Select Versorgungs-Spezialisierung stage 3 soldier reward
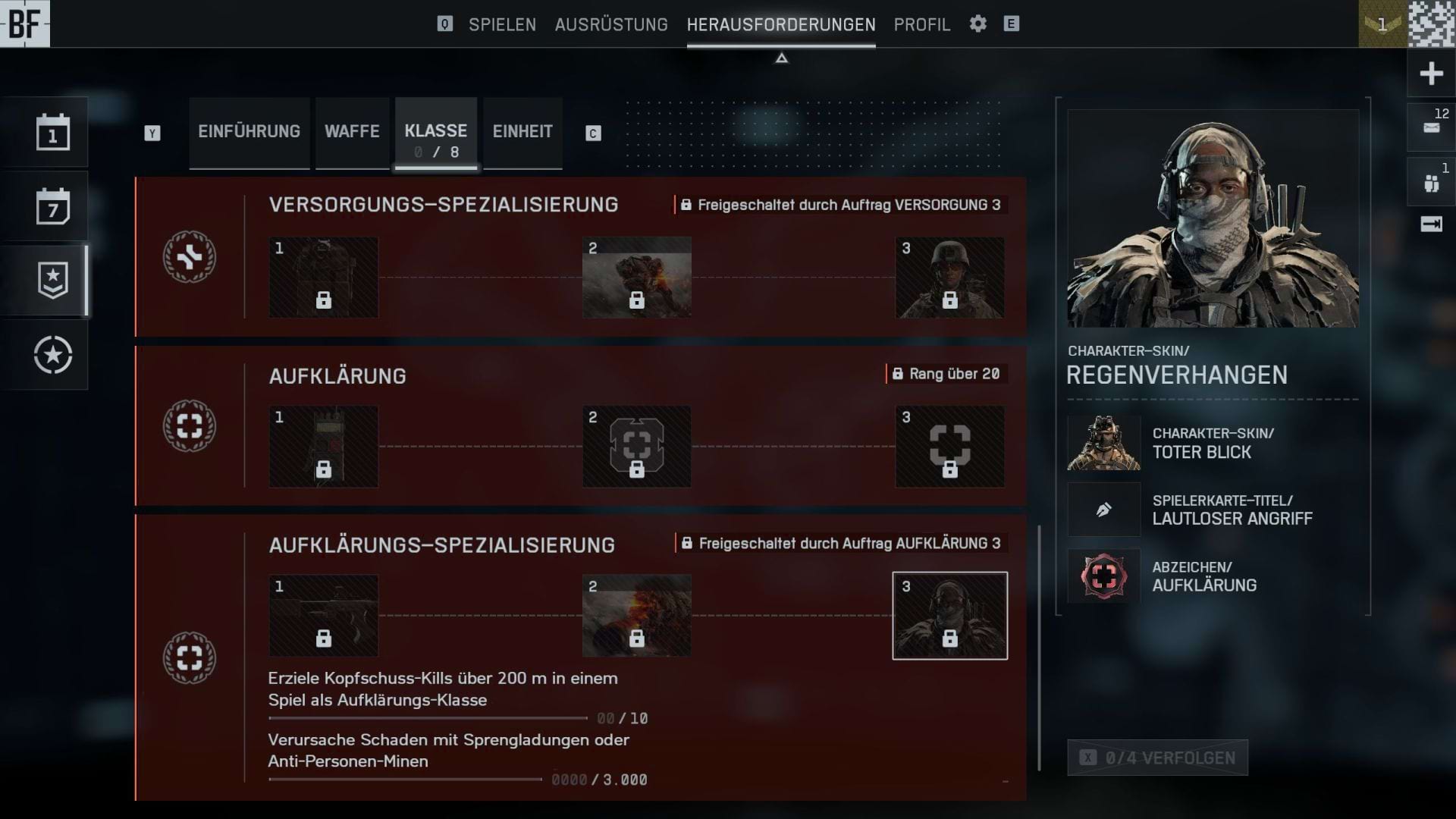 click(x=949, y=278)
